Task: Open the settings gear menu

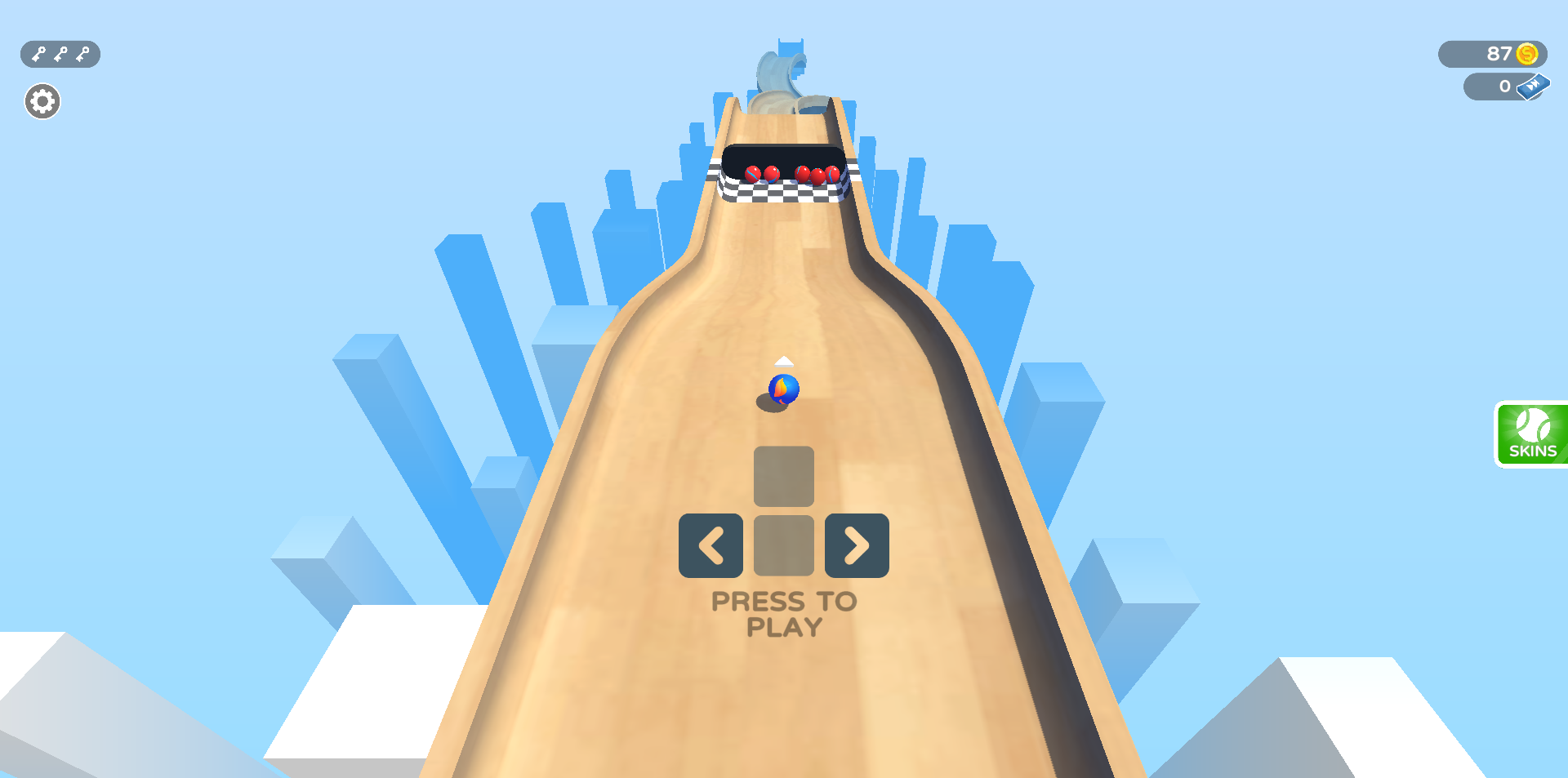Action: click(42, 100)
